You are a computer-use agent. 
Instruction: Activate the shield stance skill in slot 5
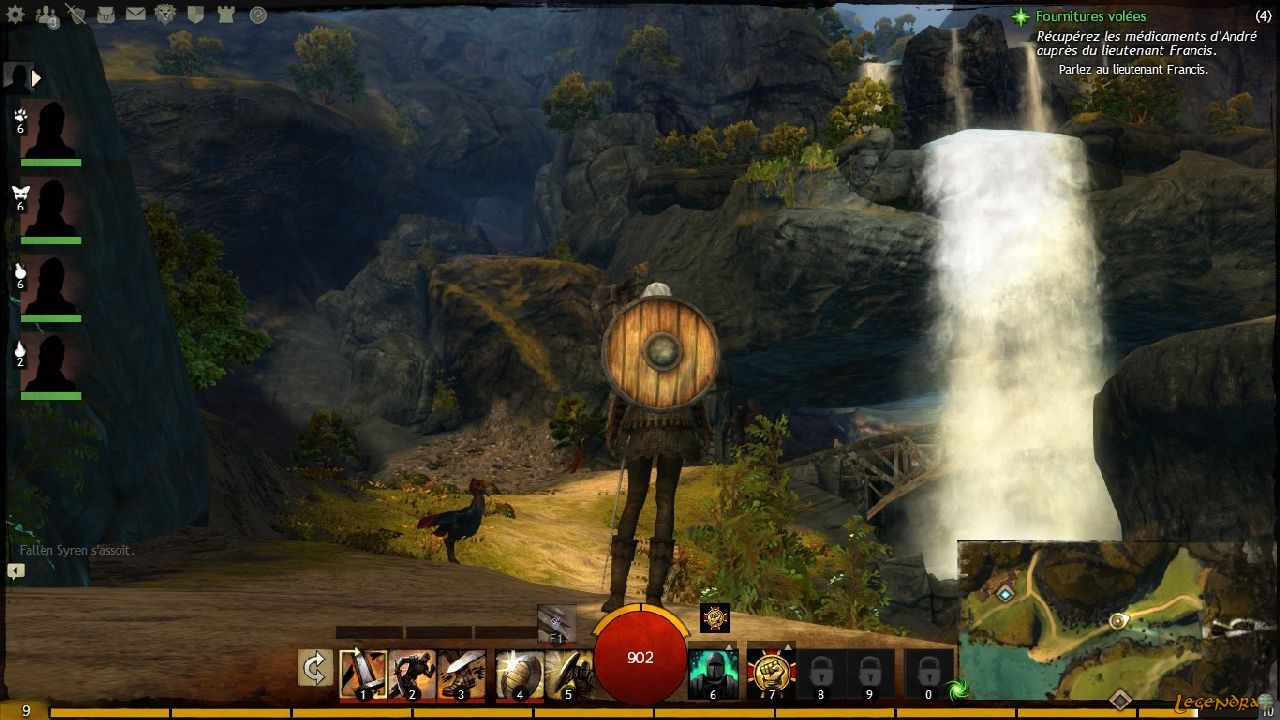(567, 673)
